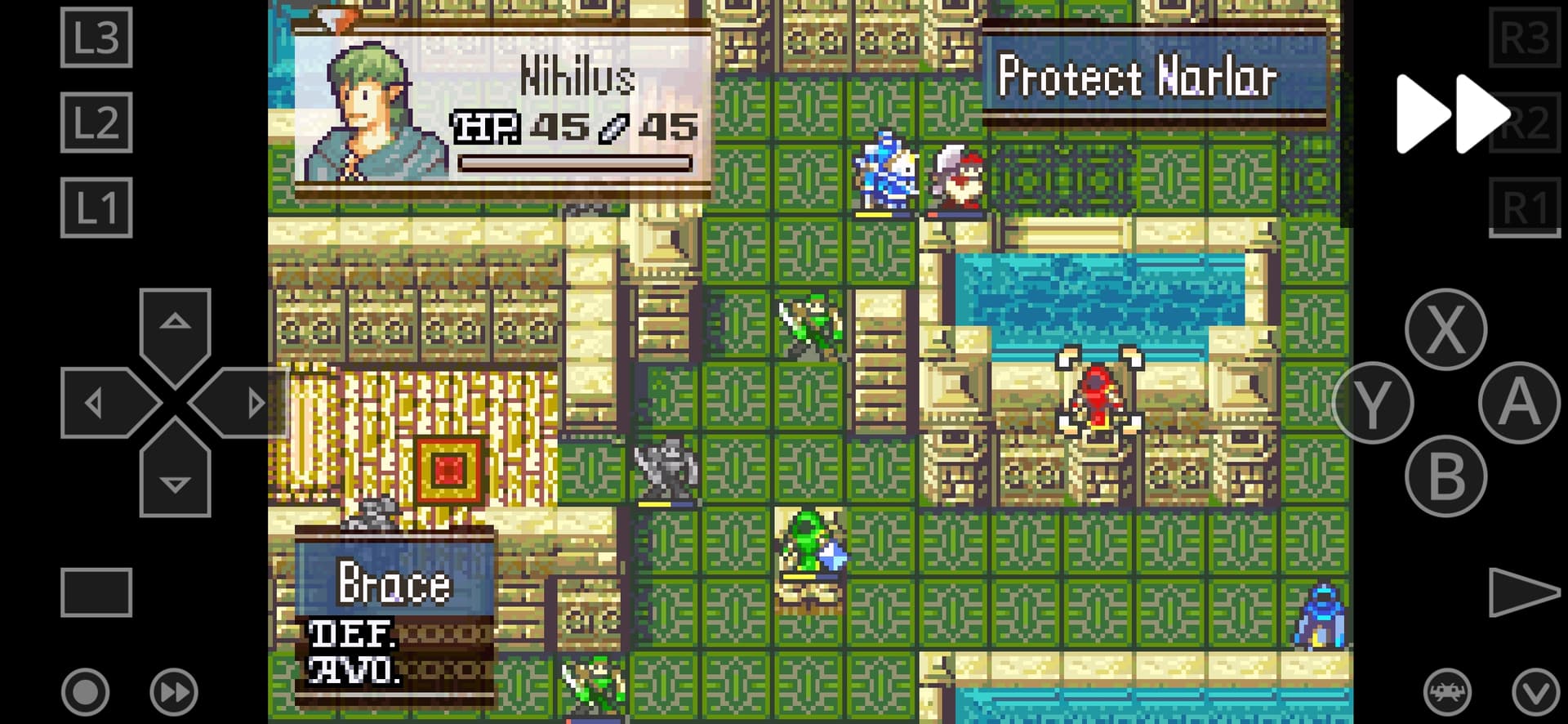Click the small circled fast-forward icon
1568x724 pixels.
(x=174, y=692)
